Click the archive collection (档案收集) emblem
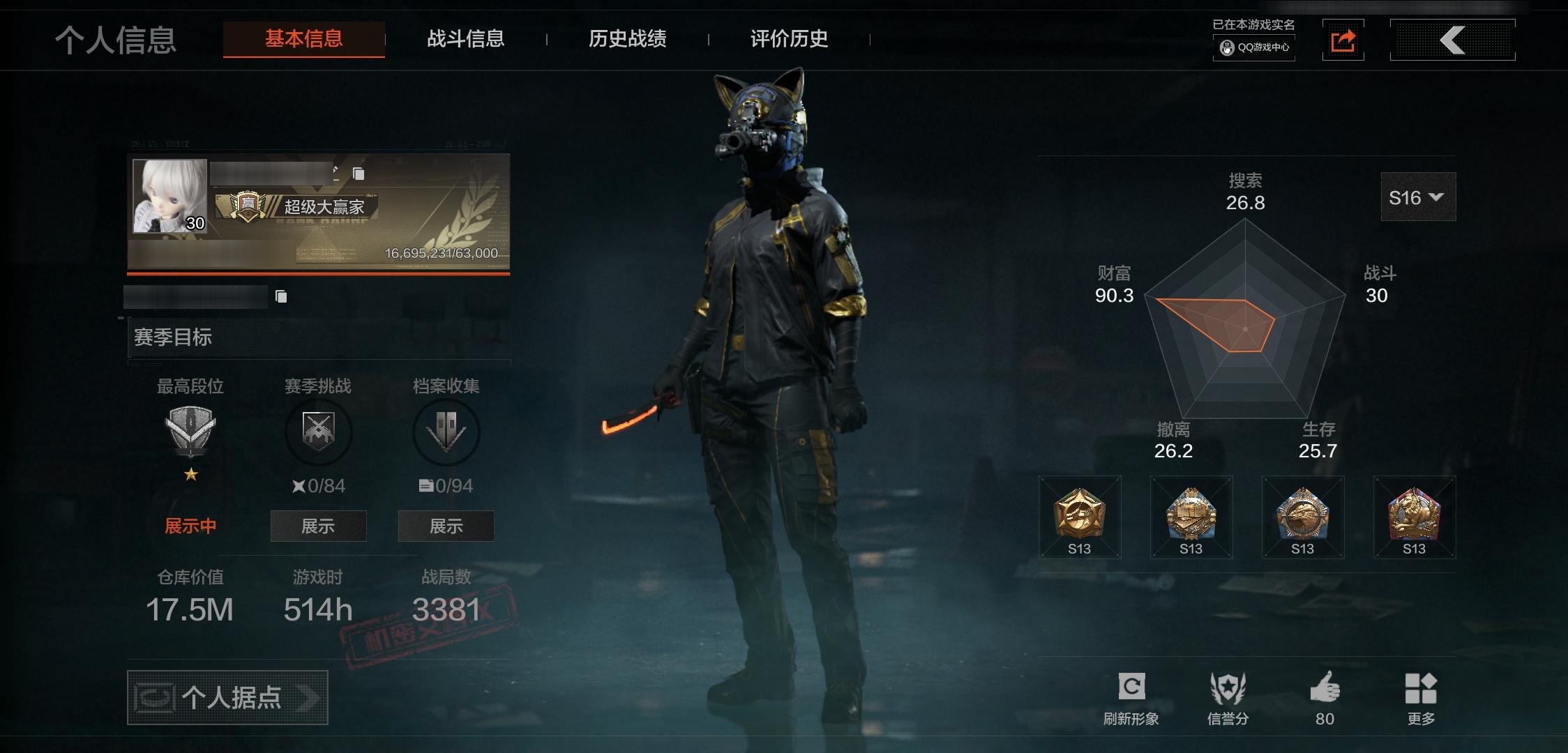Screen dimensions: 1568x753 (446, 432)
